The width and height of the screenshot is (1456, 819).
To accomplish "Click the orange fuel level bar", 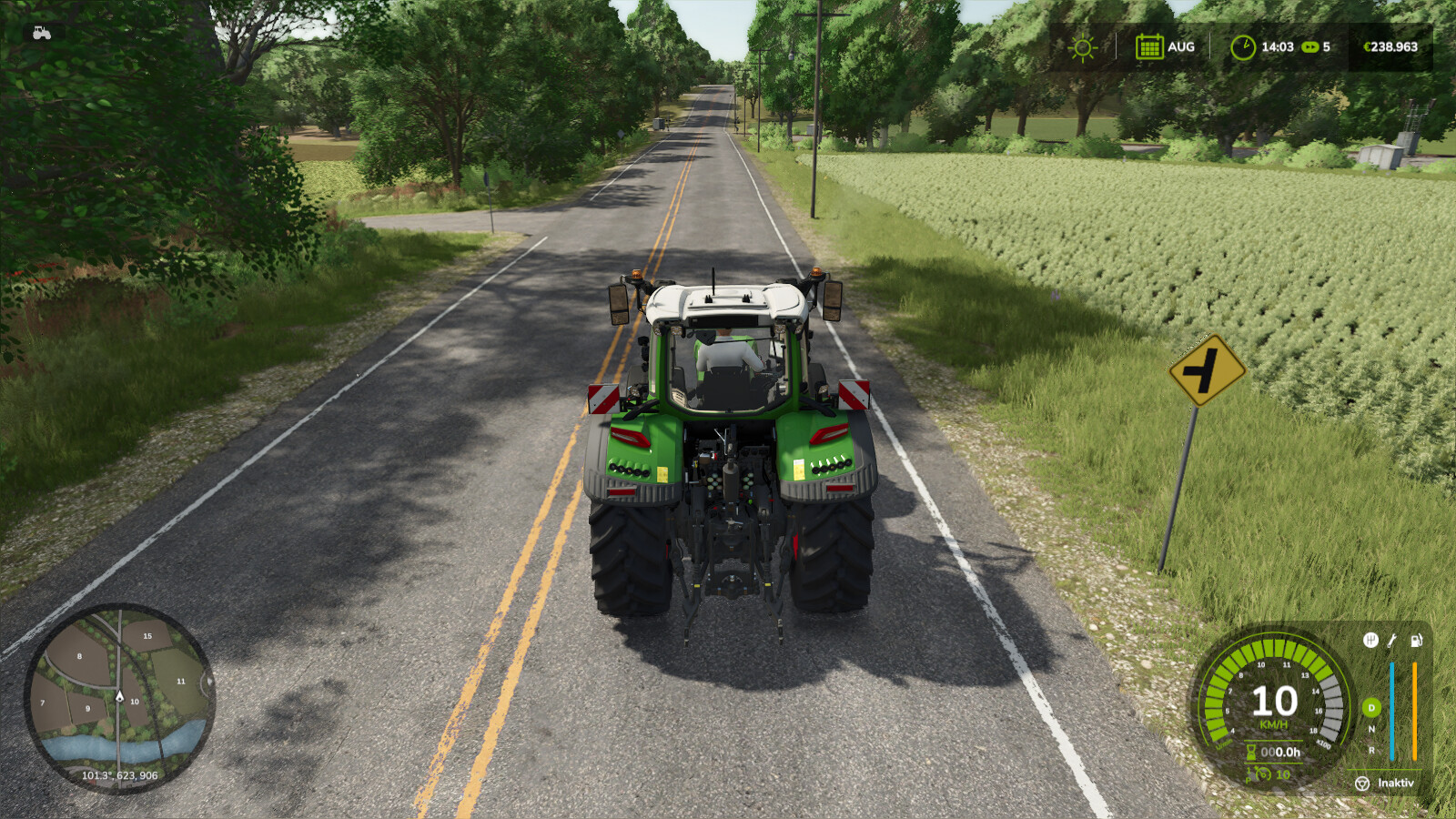I will tap(1415, 710).
